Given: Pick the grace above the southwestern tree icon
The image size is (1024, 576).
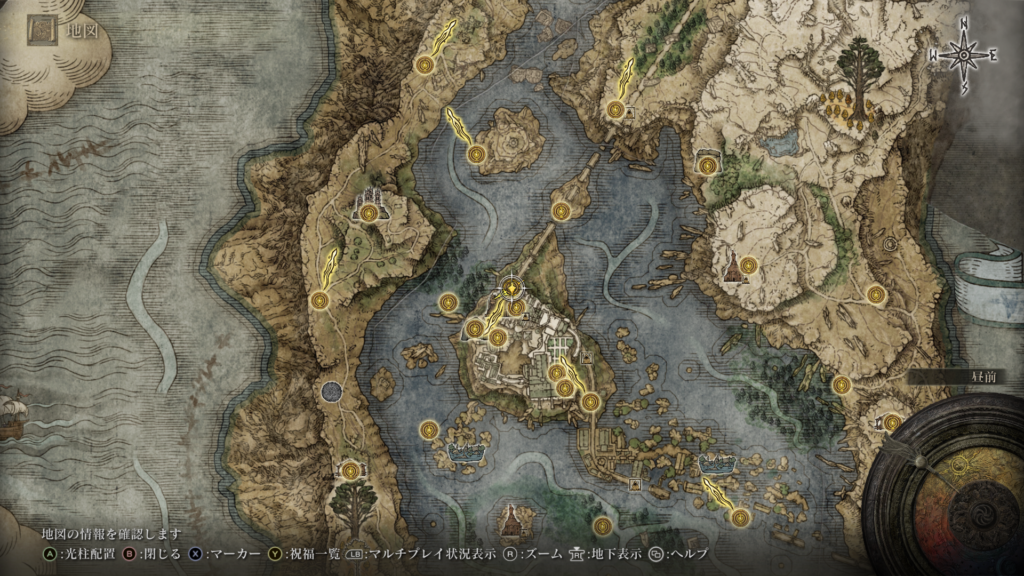Looking at the screenshot, I should pos(349,470).
